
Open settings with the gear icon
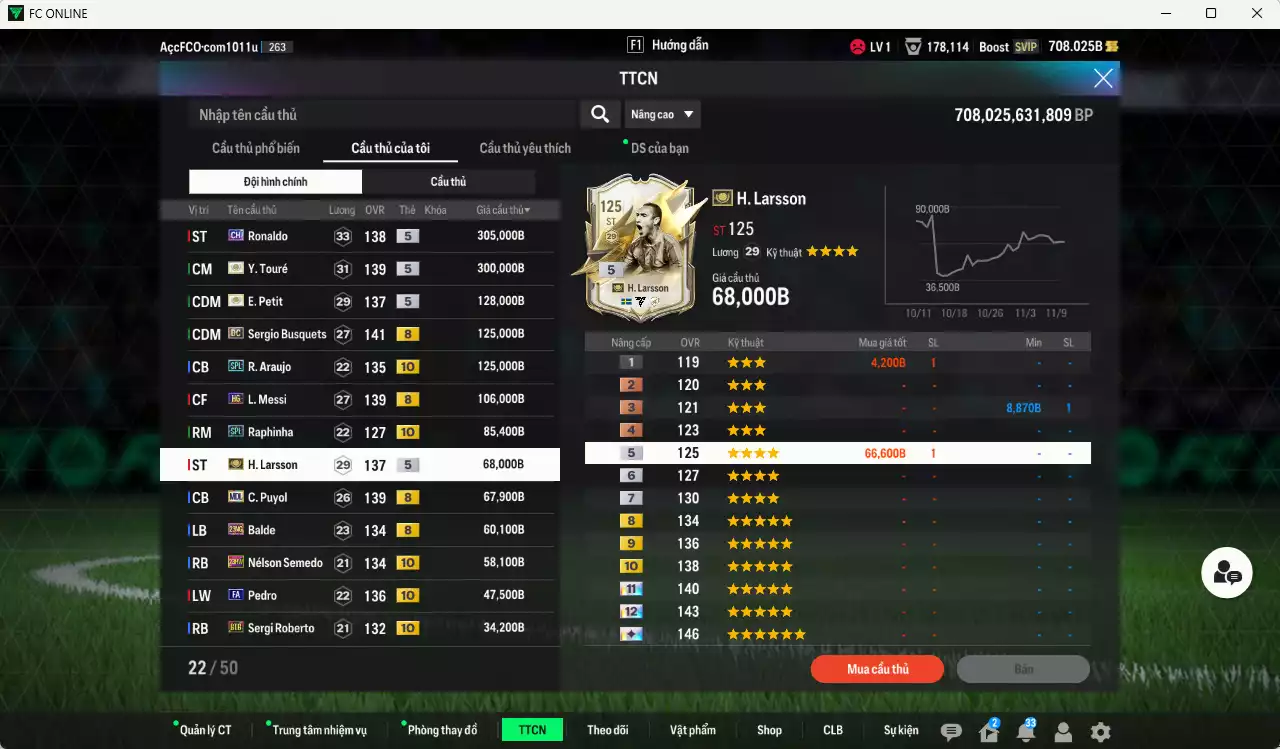[x=1100, y=732]
